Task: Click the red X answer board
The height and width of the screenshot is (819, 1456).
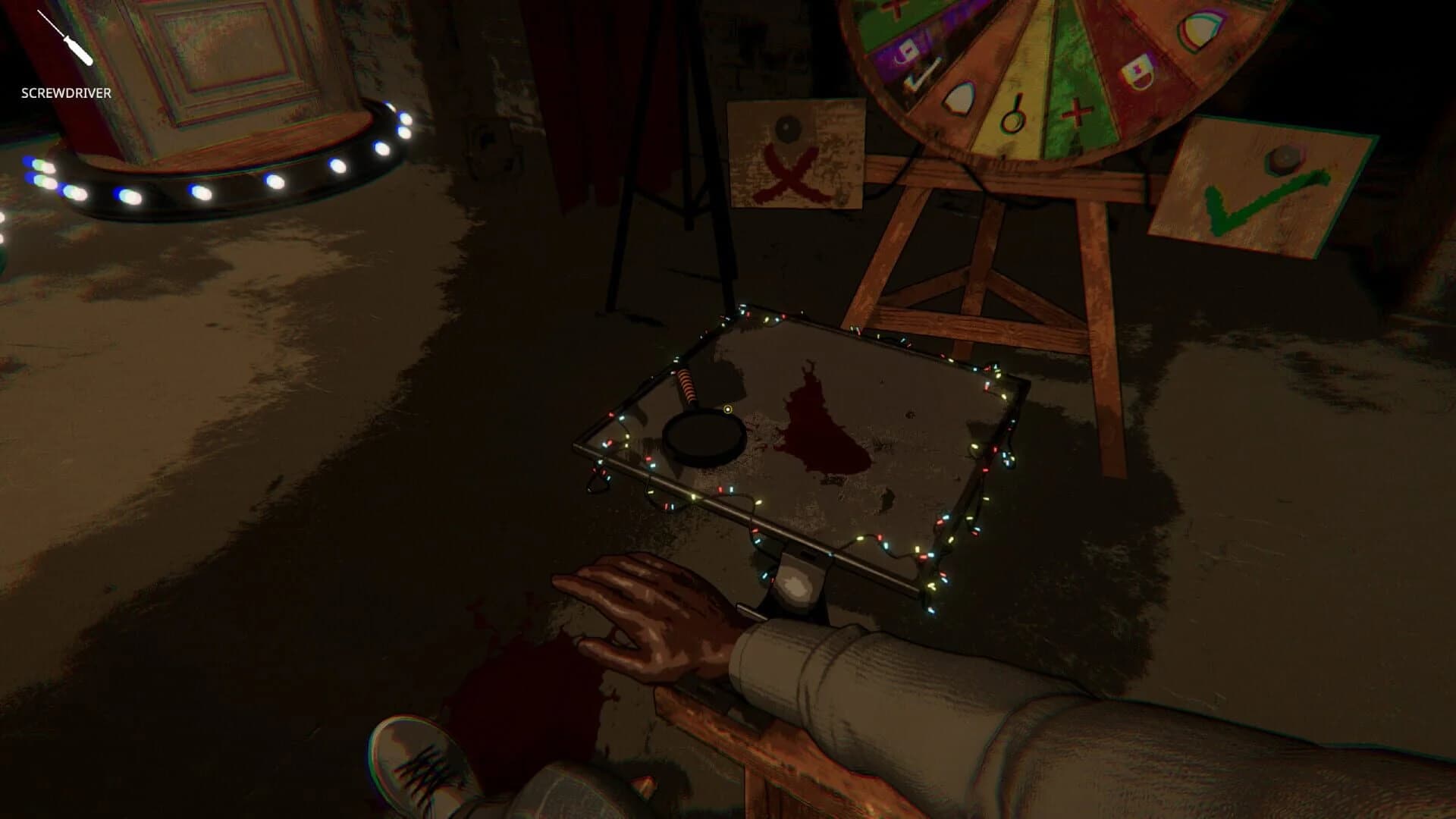Action: (793, 157)
